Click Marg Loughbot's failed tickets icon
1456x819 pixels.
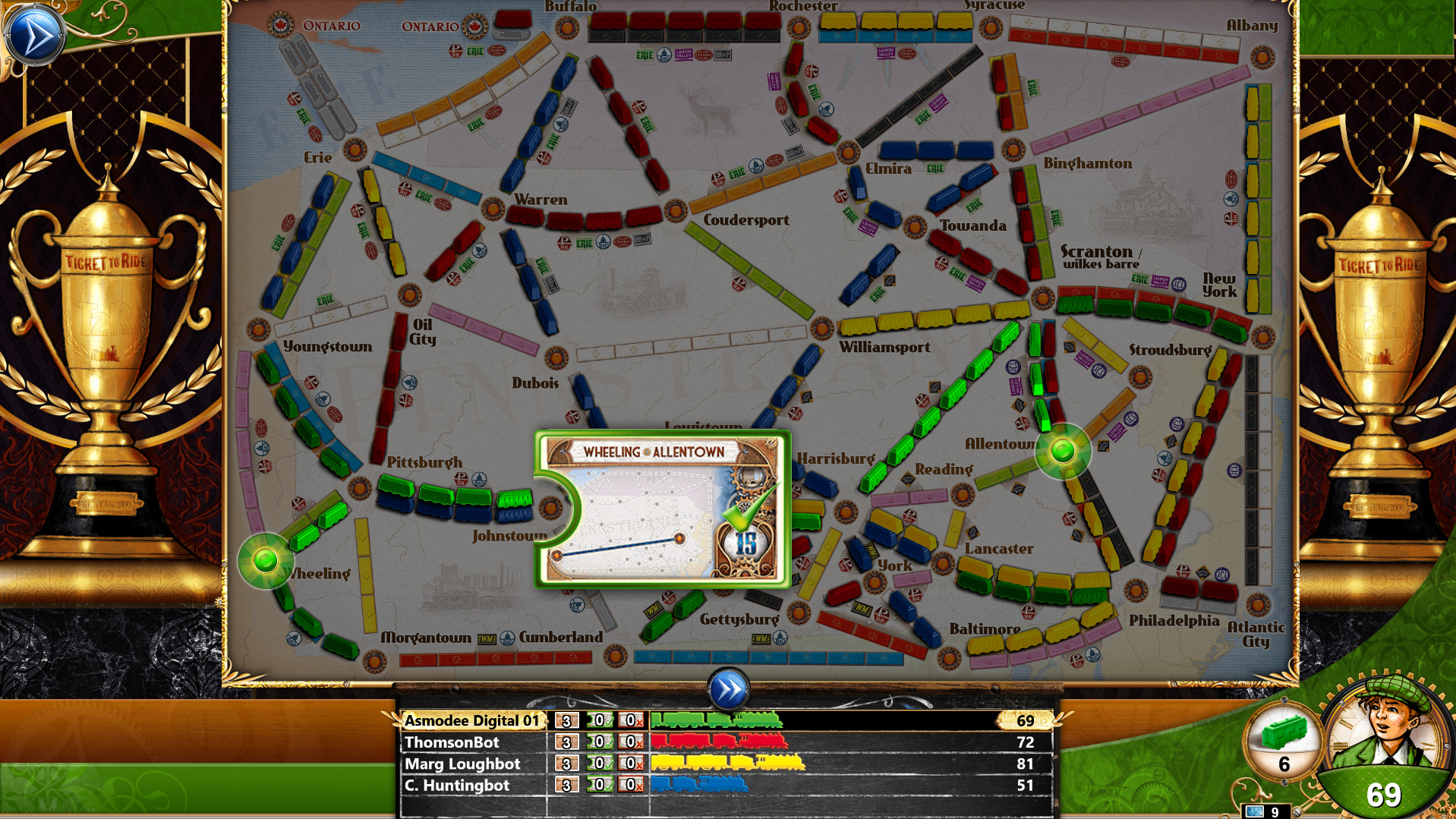point(631,764)
